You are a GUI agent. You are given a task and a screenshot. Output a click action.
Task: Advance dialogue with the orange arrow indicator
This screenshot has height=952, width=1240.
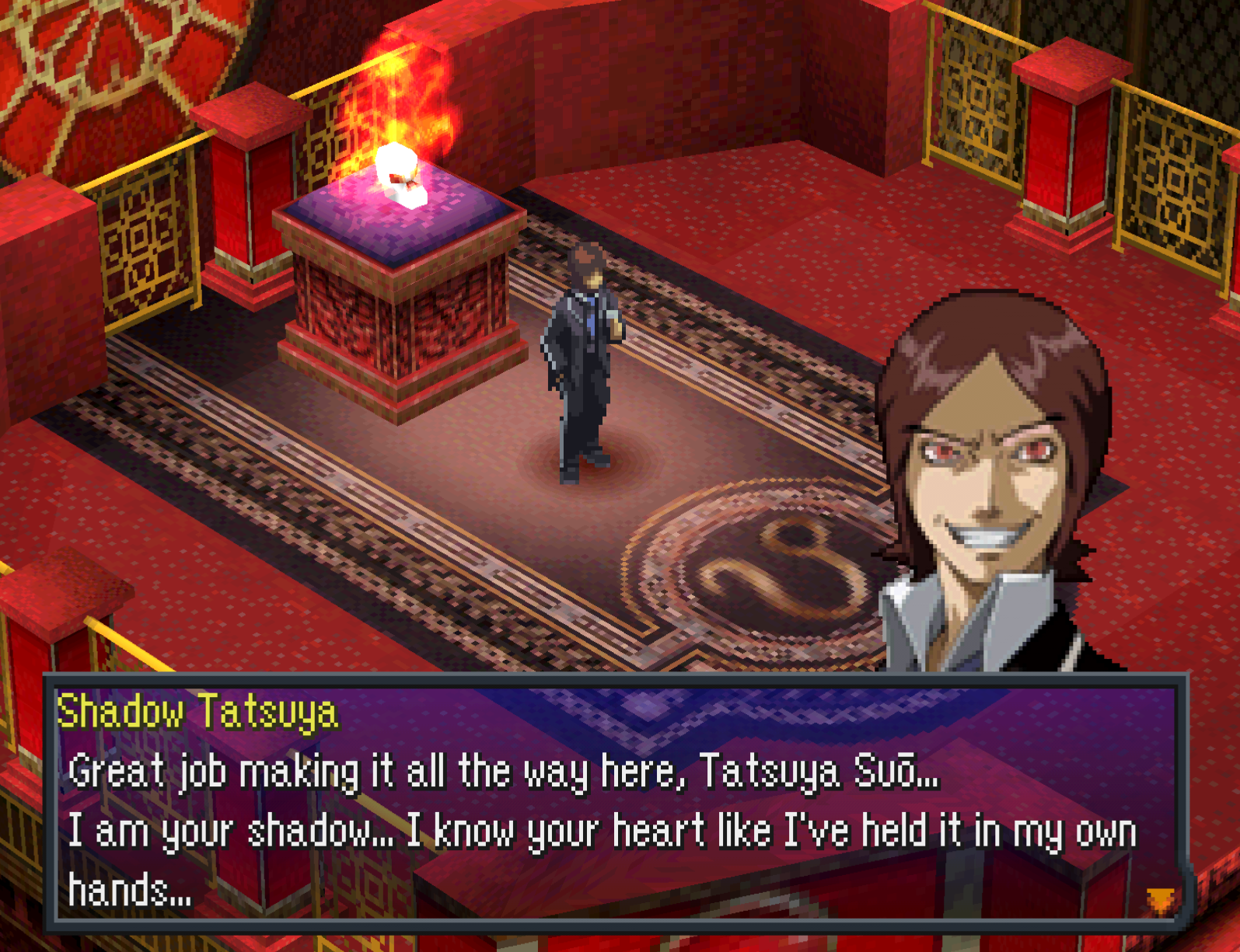pos(1161,900)
